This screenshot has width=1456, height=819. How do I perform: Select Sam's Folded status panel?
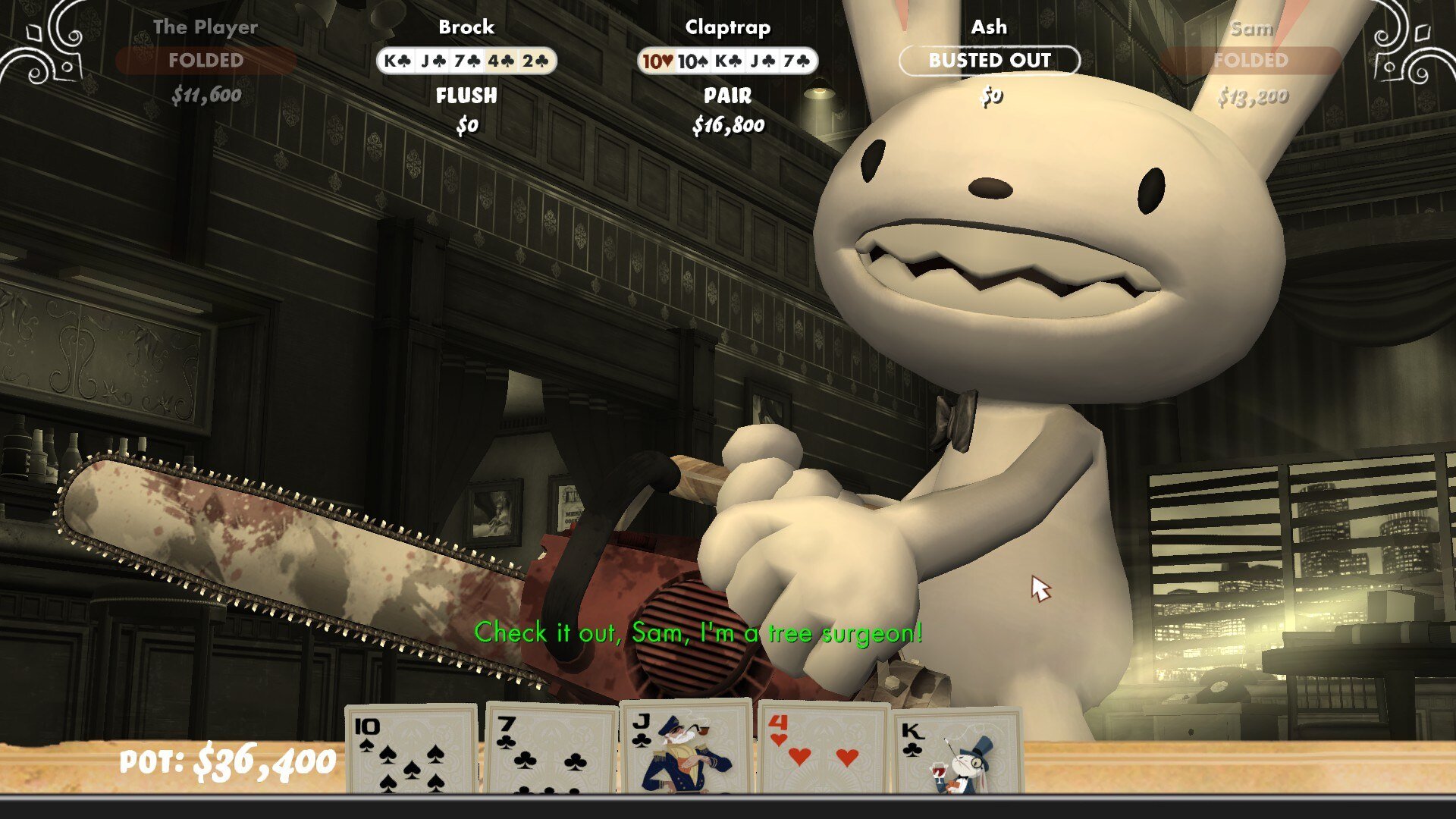pyautogui.click(x=1250, y=61)
